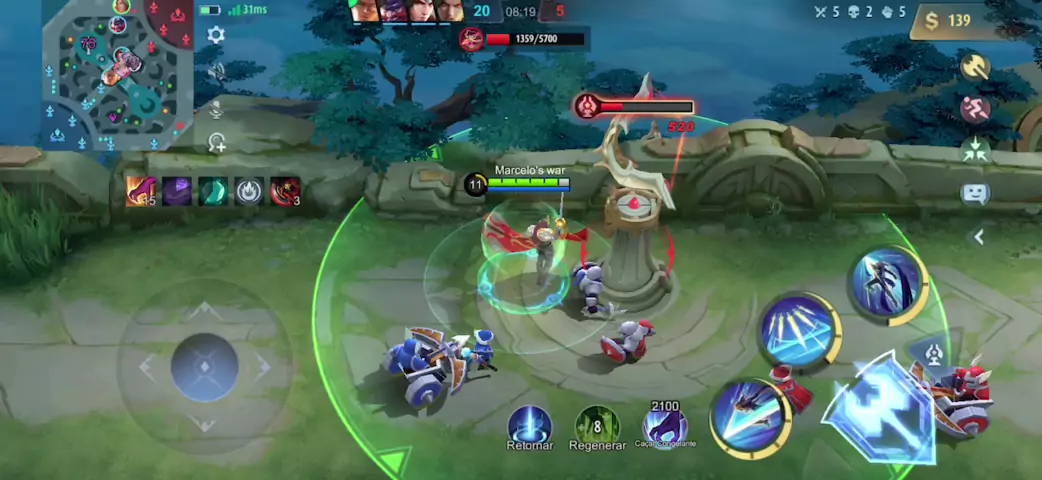Send the red running-figure retreat signal

[x=974, y=108]
